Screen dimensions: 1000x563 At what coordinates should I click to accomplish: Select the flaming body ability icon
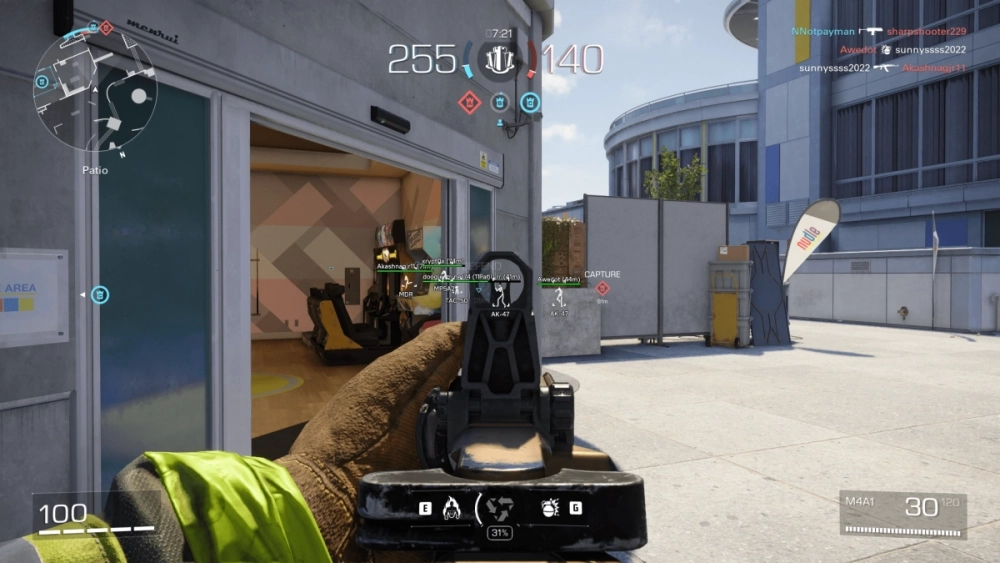(x=450, y=507)
